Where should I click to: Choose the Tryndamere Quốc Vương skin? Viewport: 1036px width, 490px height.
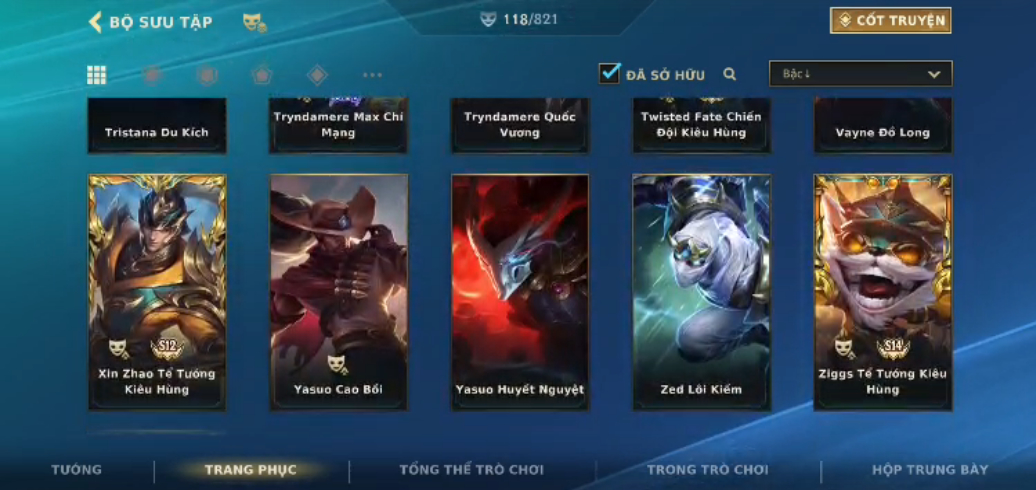click(x=520, y=126)
